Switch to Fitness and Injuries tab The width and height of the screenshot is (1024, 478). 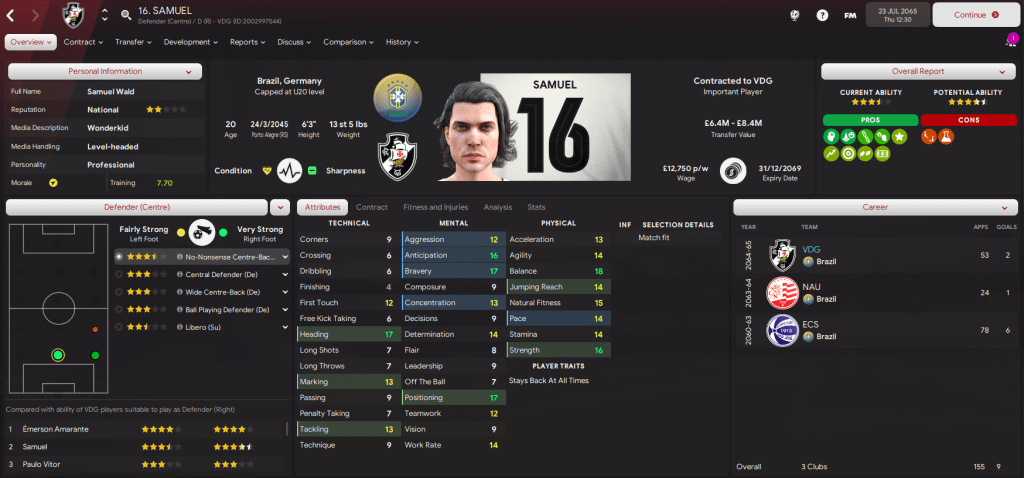435,207
